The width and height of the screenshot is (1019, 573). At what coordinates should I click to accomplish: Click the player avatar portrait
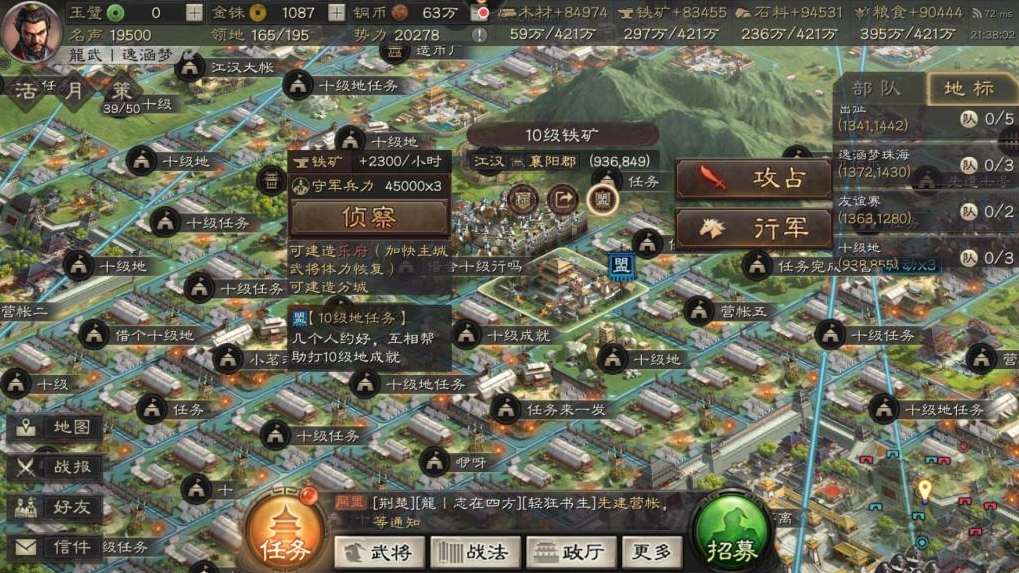pos(30,30)
